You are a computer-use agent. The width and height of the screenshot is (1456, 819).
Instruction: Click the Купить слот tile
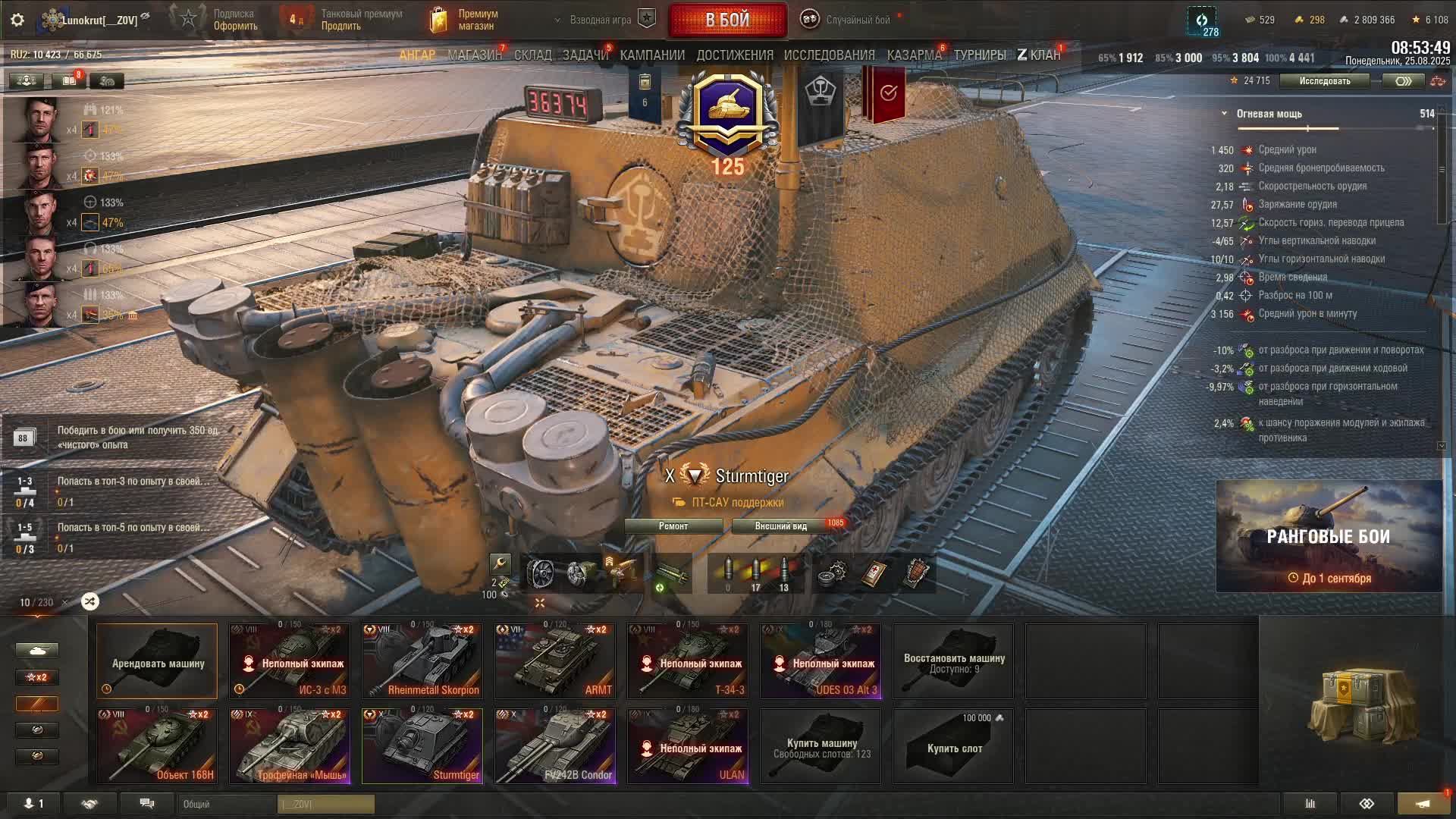click(953, 746)
